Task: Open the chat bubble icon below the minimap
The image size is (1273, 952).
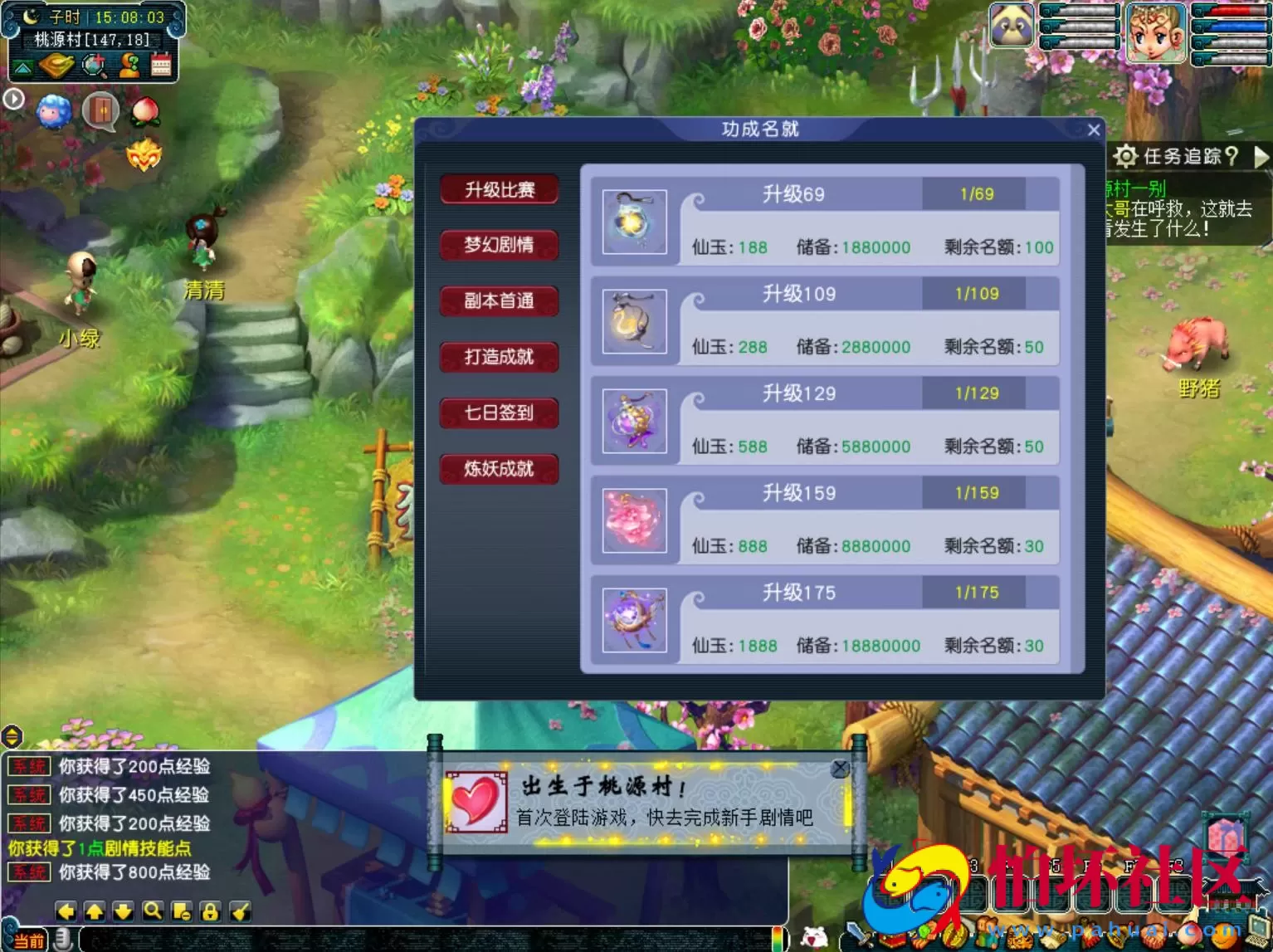Action: 100,111
